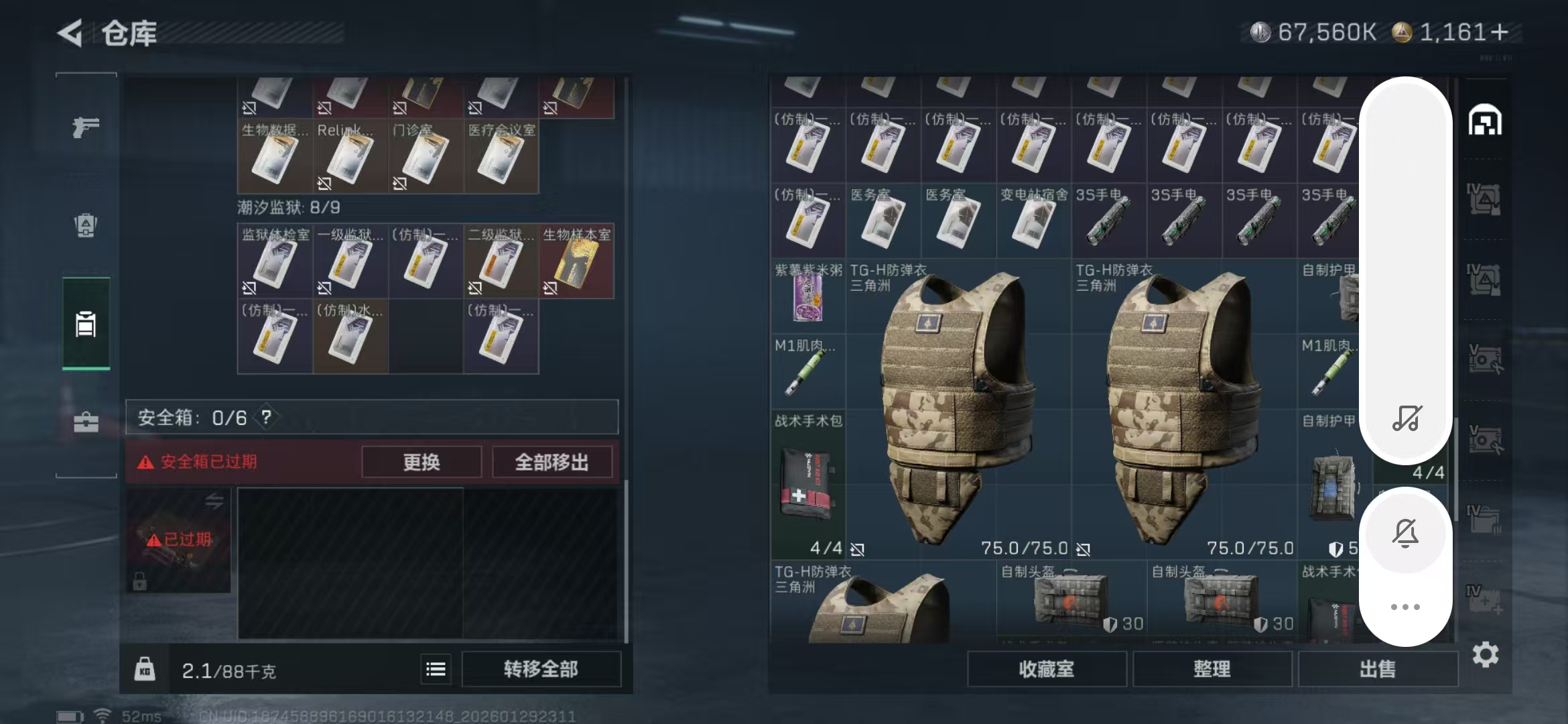The width and height of the screenshot is (1568, 724).
Task: Click the list view icon beside the weight display
Action: (434, 668)
